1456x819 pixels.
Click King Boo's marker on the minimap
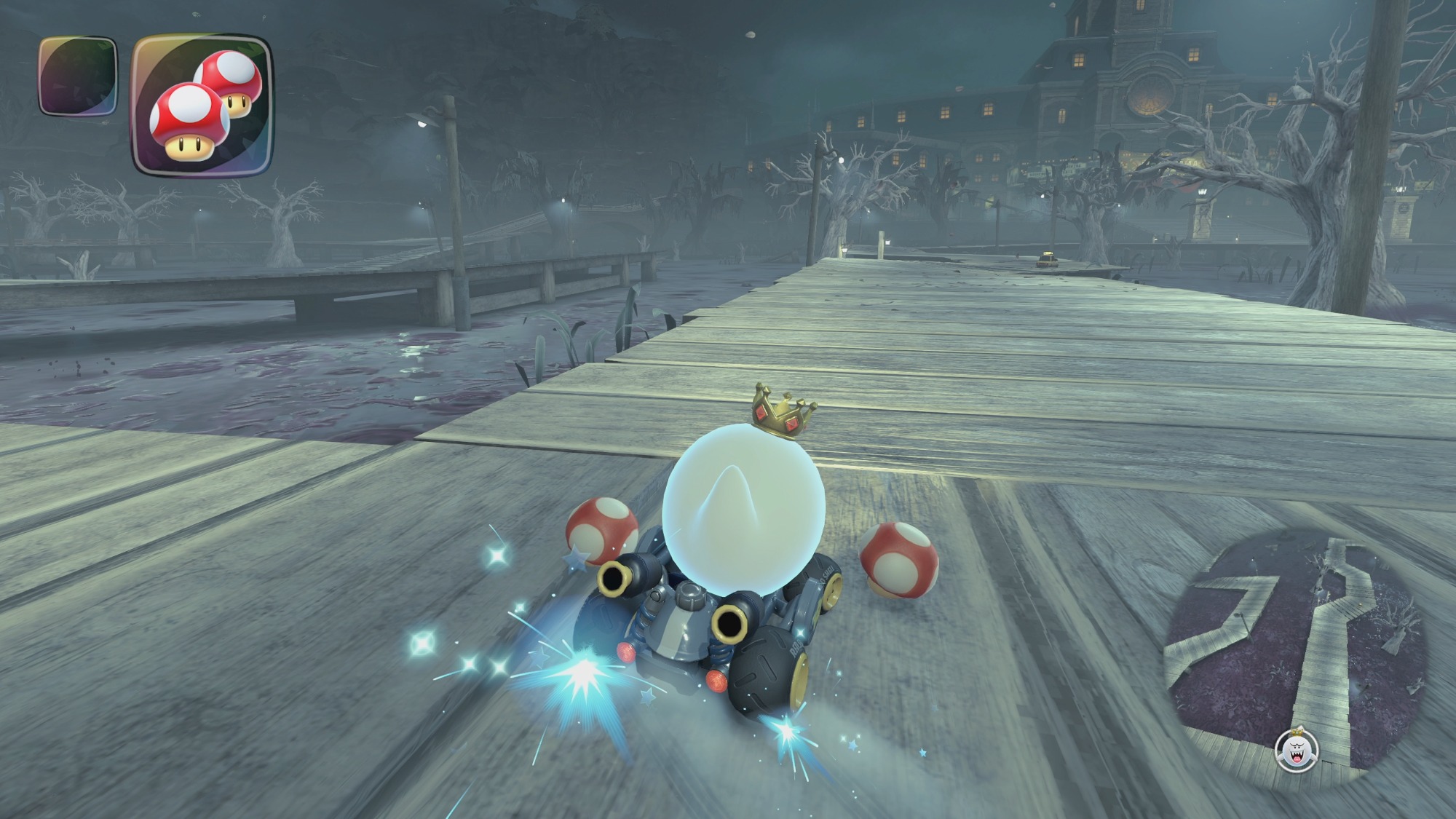(x=1297, y=749)
